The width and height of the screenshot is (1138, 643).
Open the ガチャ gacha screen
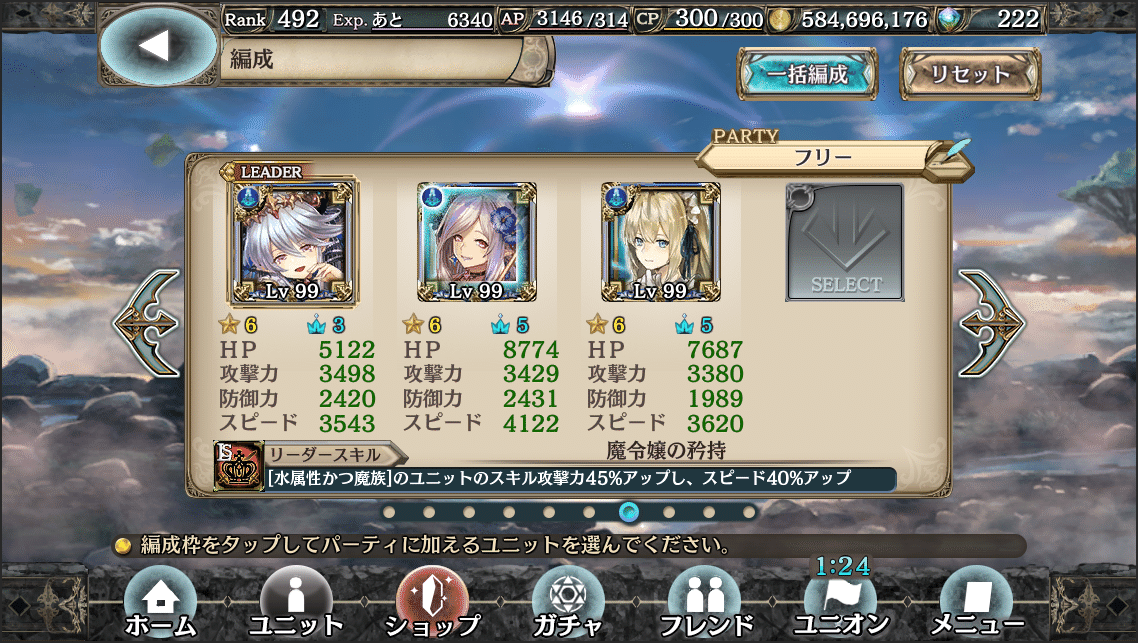coord(568,602)
